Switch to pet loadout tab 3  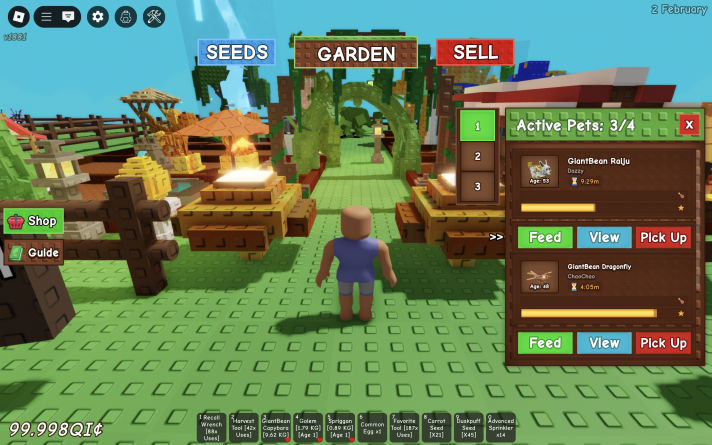477,186
